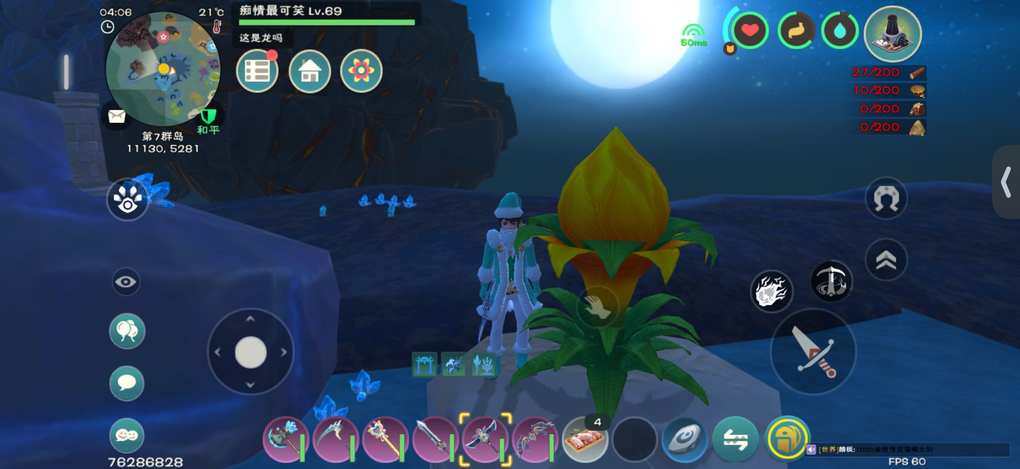Select the highlighted double-bladed weapon slot

[485, 438]
